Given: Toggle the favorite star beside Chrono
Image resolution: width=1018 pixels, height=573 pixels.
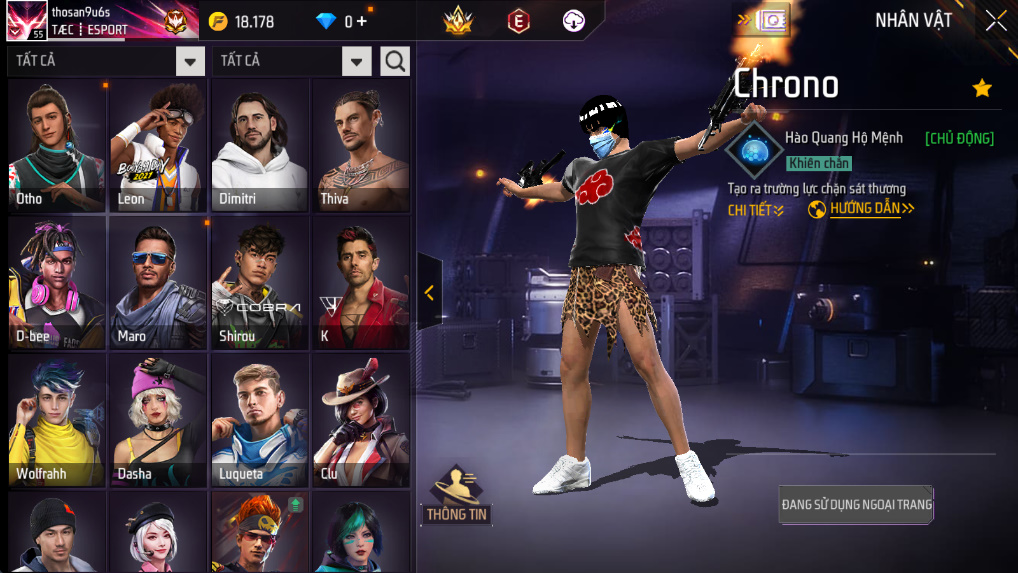Looking at the screenshot, I should (x=982, y=88).
